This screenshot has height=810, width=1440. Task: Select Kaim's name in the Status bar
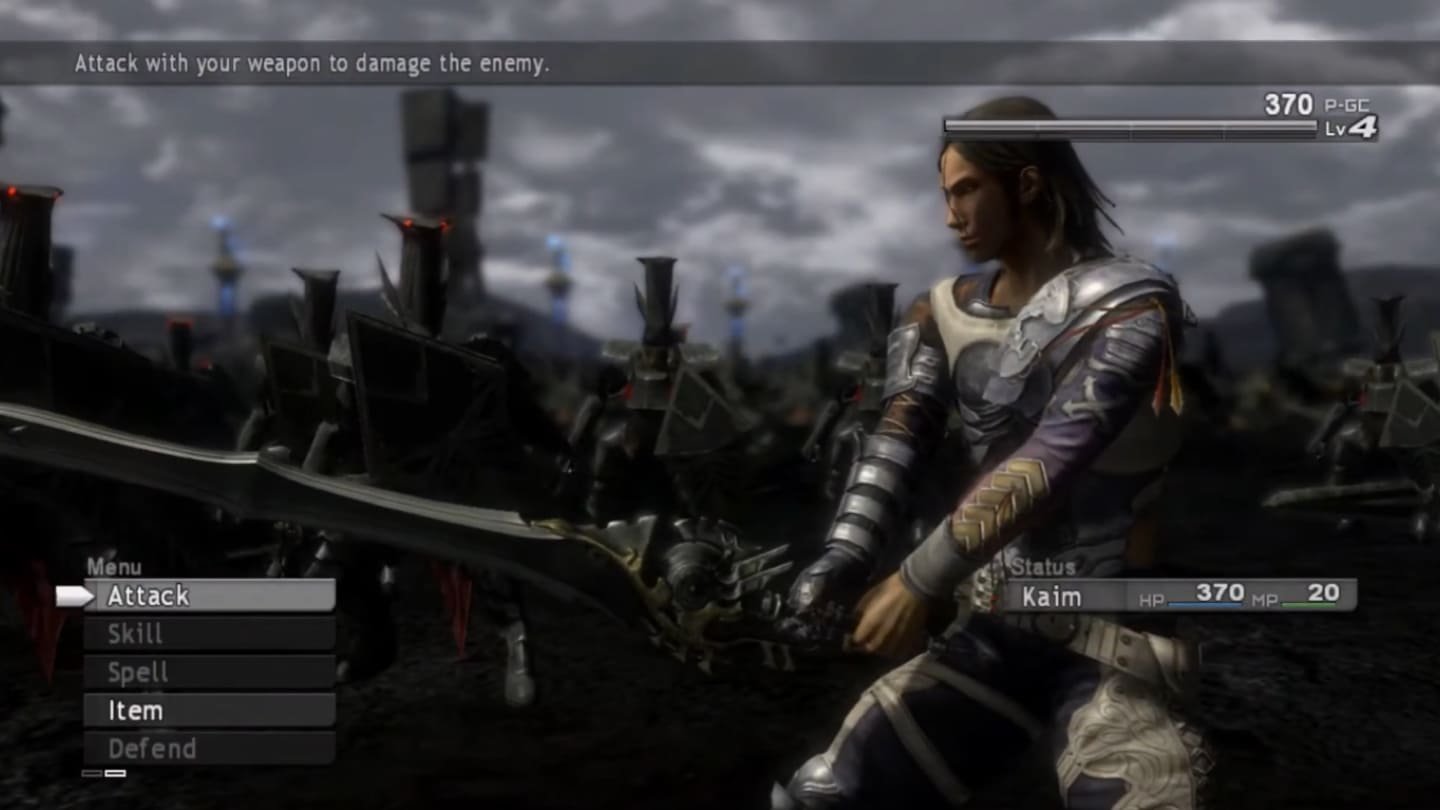click(x=1050, y=596)
